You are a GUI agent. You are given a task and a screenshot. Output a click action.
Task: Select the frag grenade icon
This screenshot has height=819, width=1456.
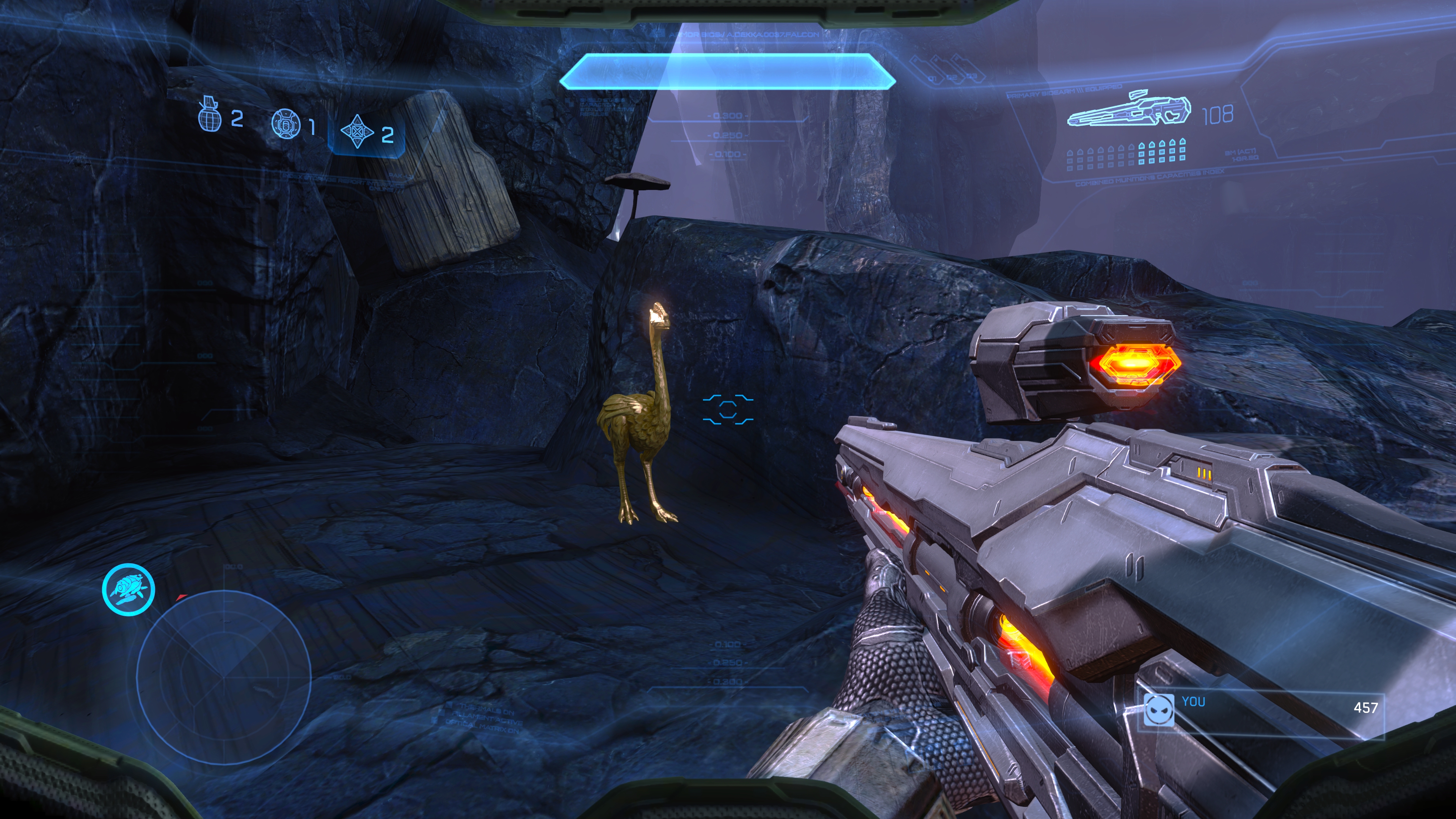209,115
